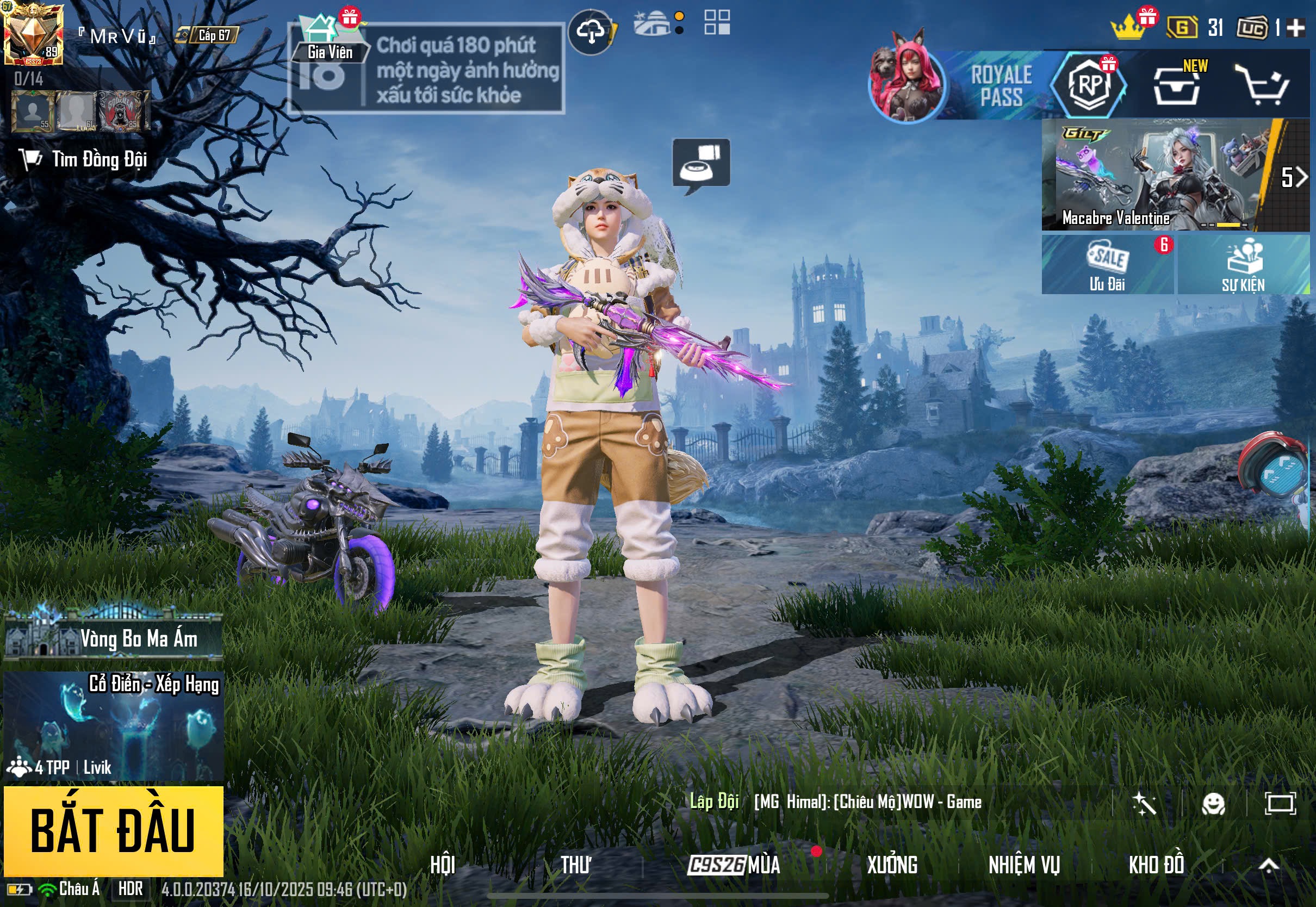The height and width of the screenshot is (907, 1316).
Task: Open the Ưu Đãi sale offers
Action: pyautogui.click(x=1107, y=265)
